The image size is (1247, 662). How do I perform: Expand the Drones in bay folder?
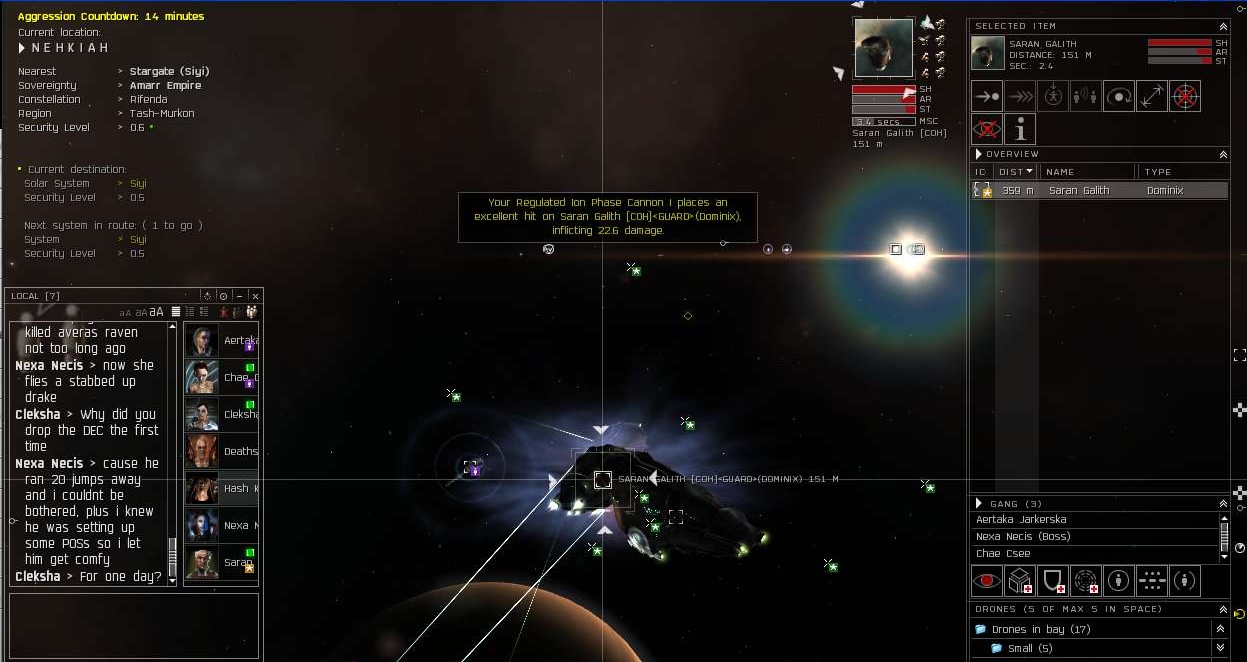pyautogui.click(x=981, y=629)
